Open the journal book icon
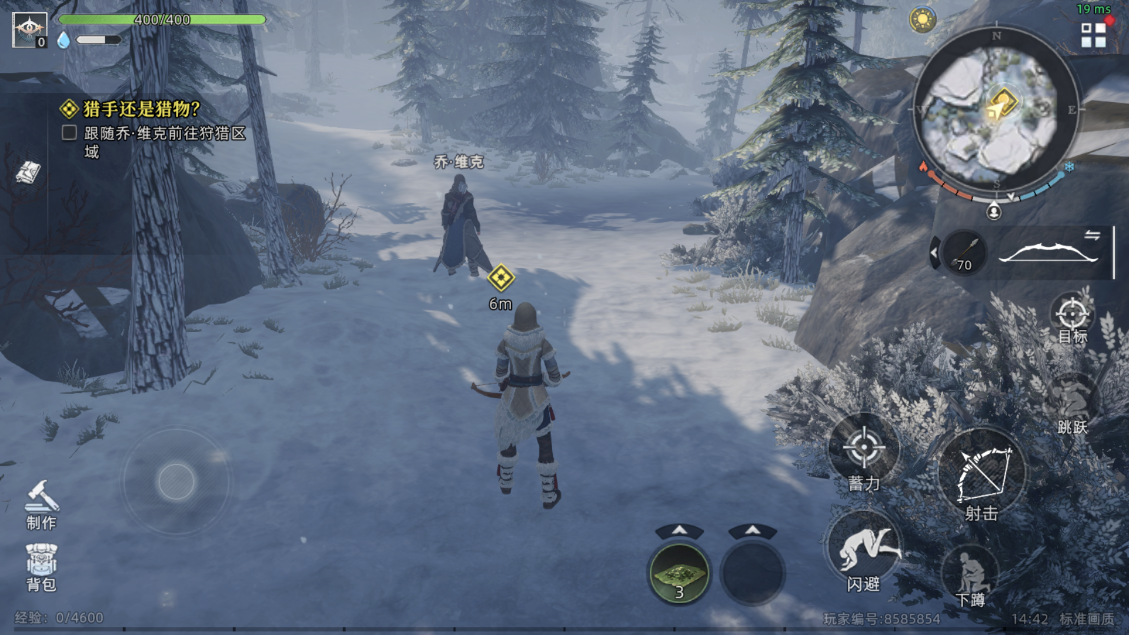 (x=27, y=172)
